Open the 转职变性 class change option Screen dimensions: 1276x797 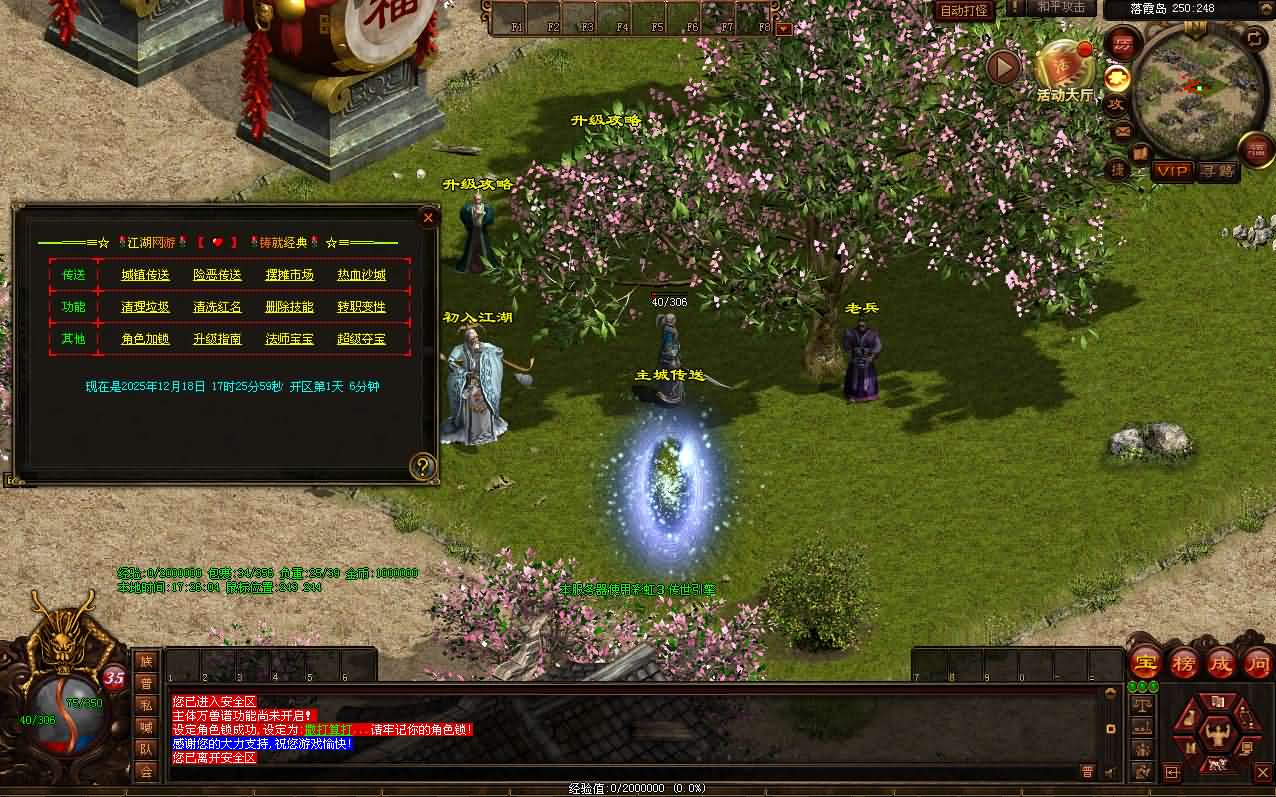click(x=361, y=307)
